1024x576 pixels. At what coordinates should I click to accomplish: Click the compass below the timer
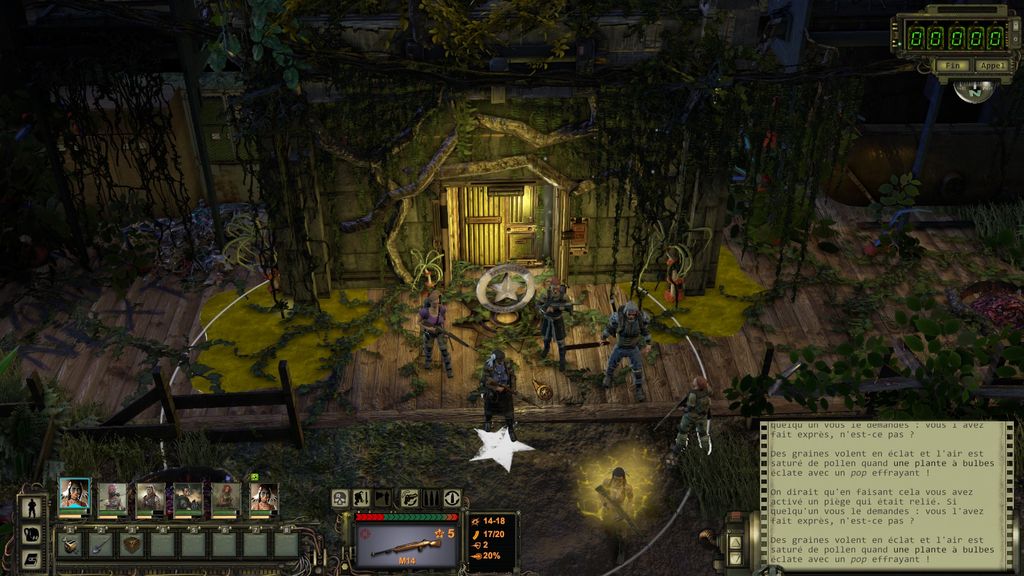pos(973,90)
